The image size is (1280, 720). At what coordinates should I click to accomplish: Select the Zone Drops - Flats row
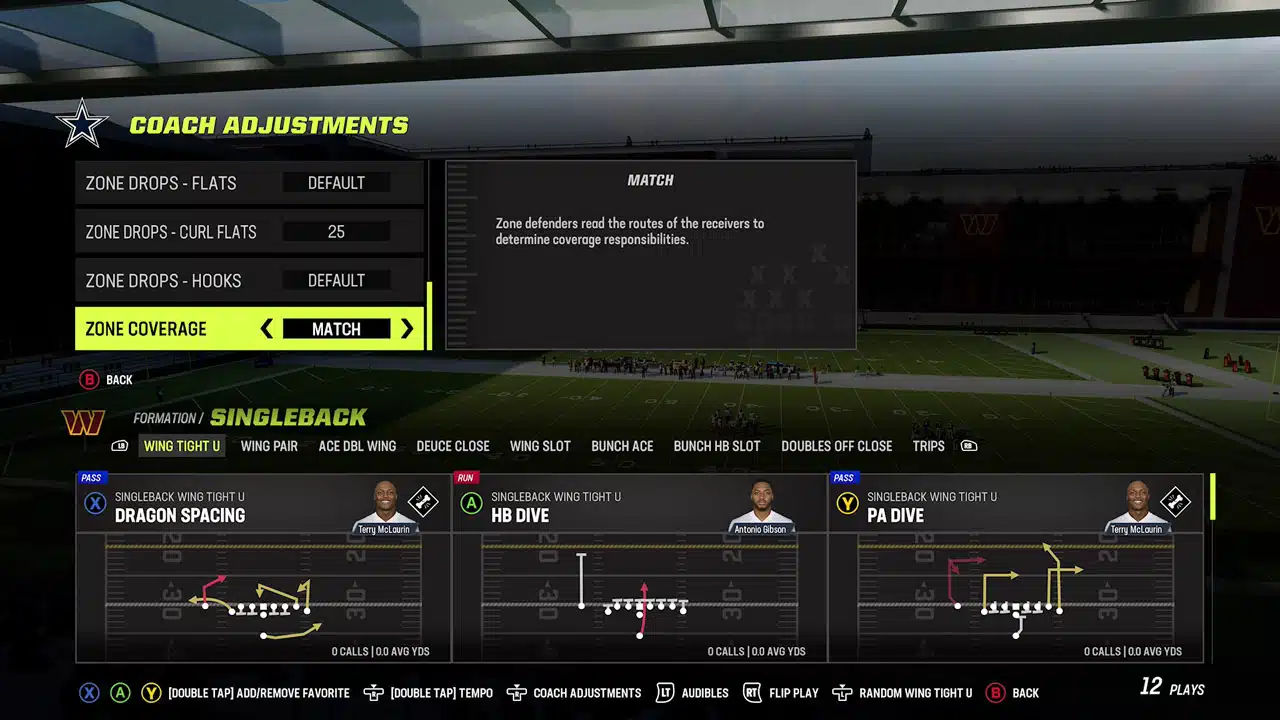click(249, 183)
